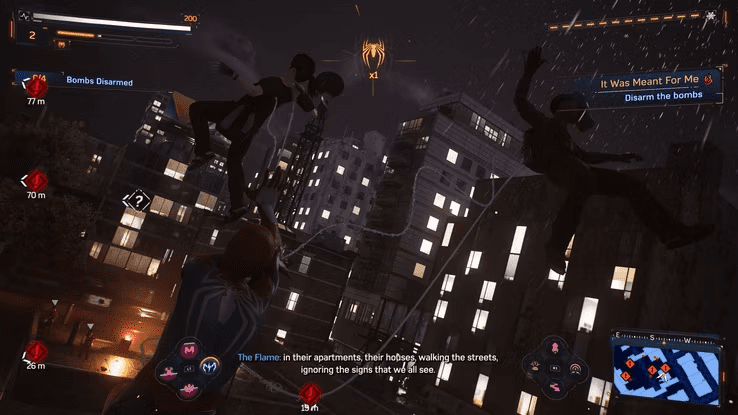
Task: Select the bomb waypoint marker at 26 m
Action: pyautogui.click(x=37, y=351)
